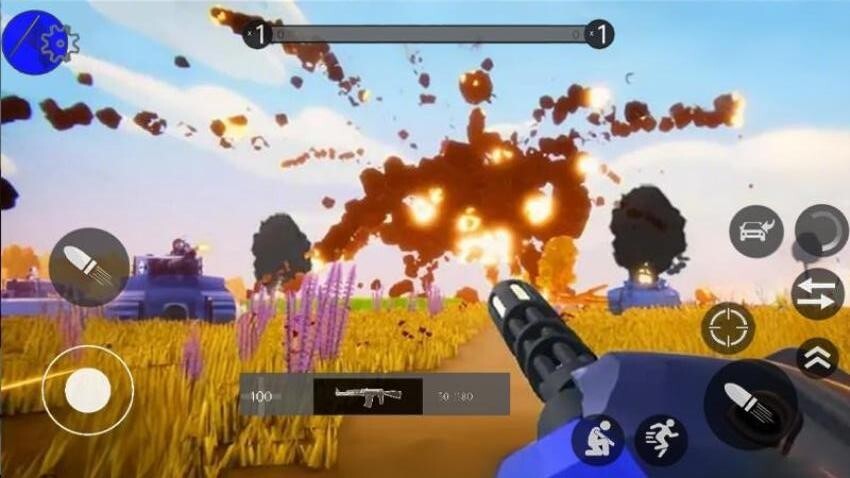Reload using the circular arrow button
850x478 pixels.
[820, 232]
